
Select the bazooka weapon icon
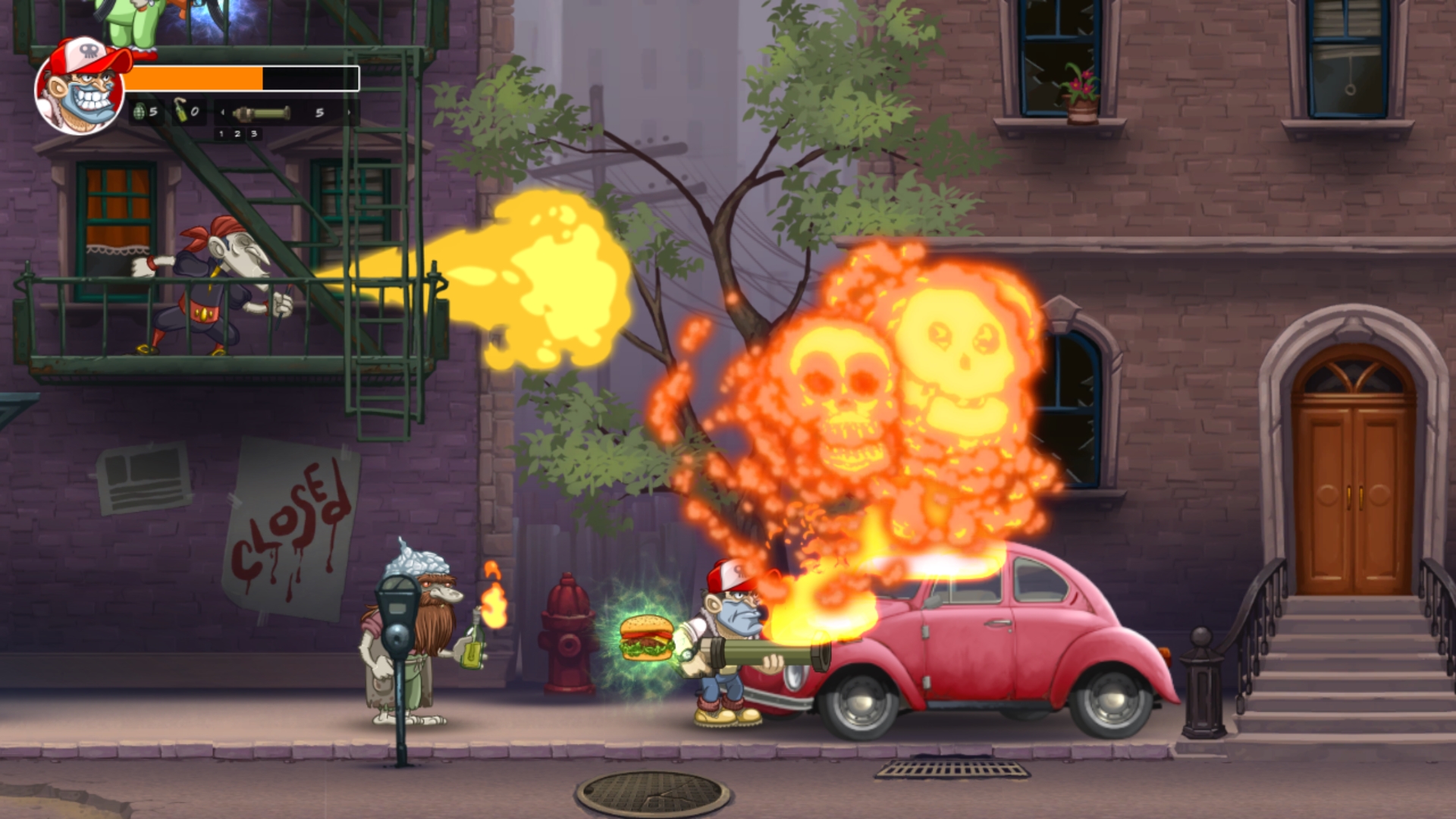tap(262, 112)
